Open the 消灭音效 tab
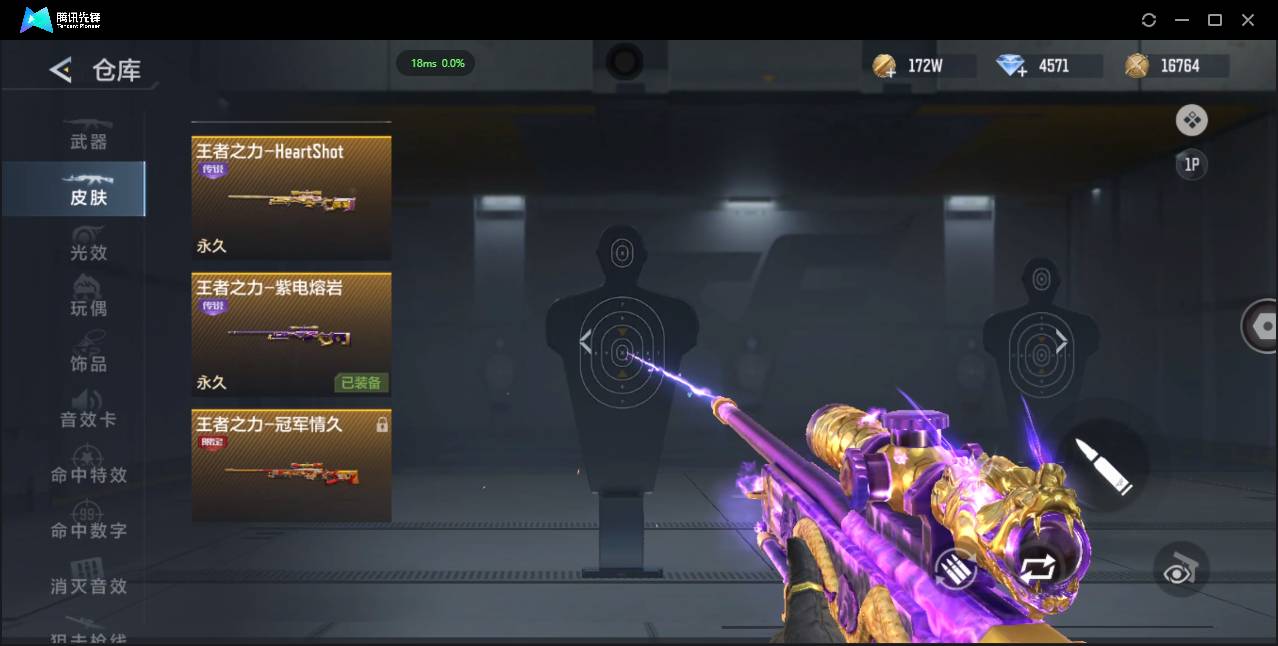The height and width of the screenshot is (646, 1278). click(x=88, y=585)
